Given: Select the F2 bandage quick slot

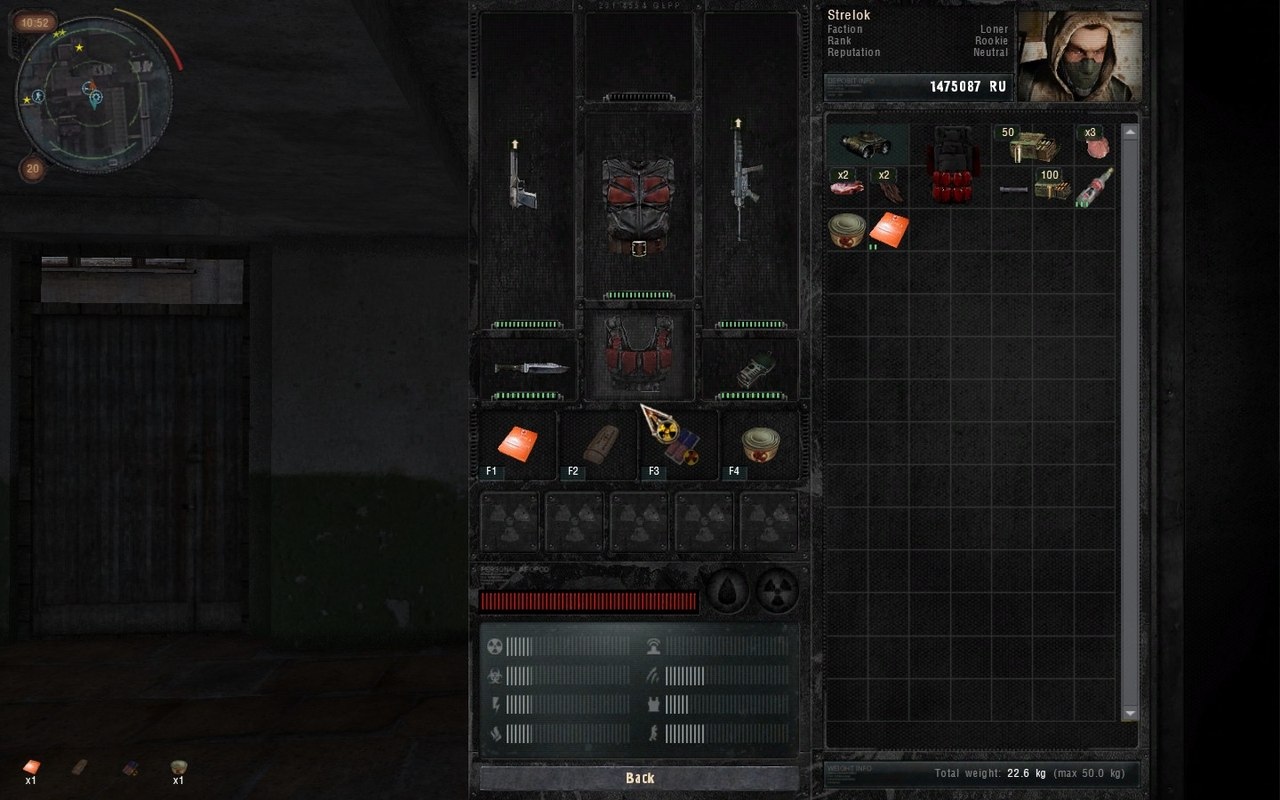Looking at the screenshot, I should tap(598, 444).
